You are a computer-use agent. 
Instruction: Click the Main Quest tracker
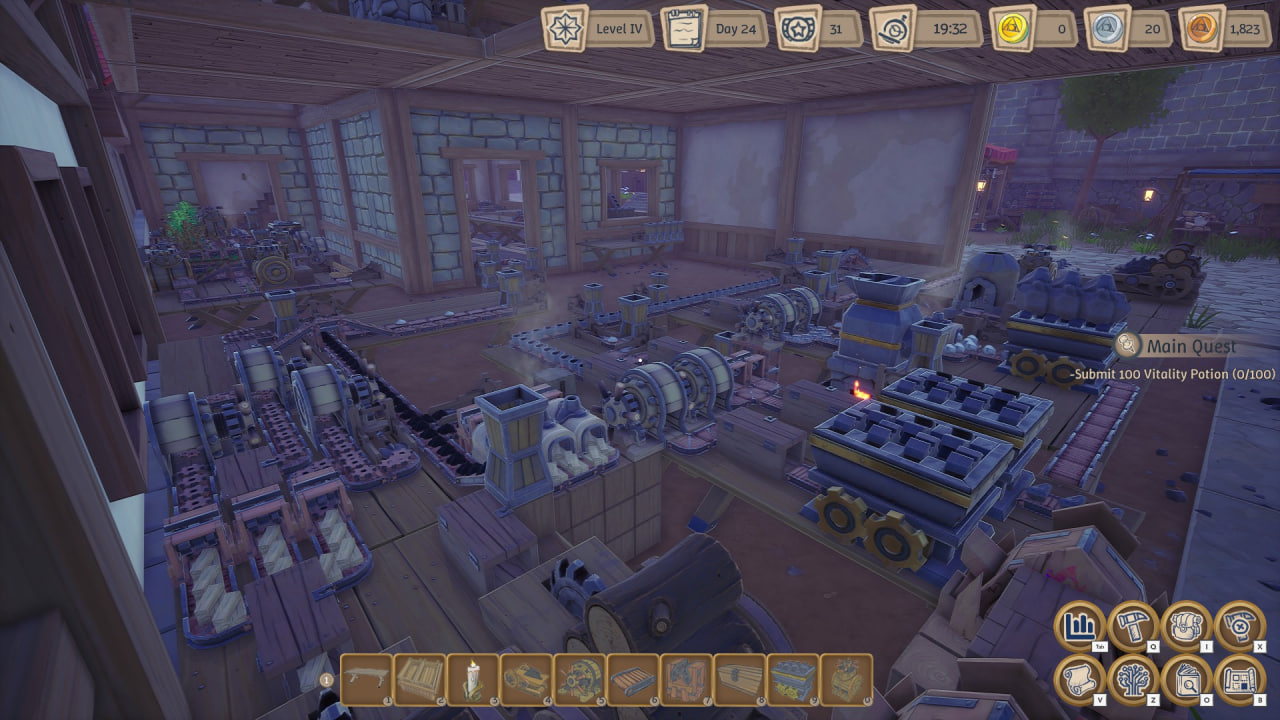(x=1190, y=346)
